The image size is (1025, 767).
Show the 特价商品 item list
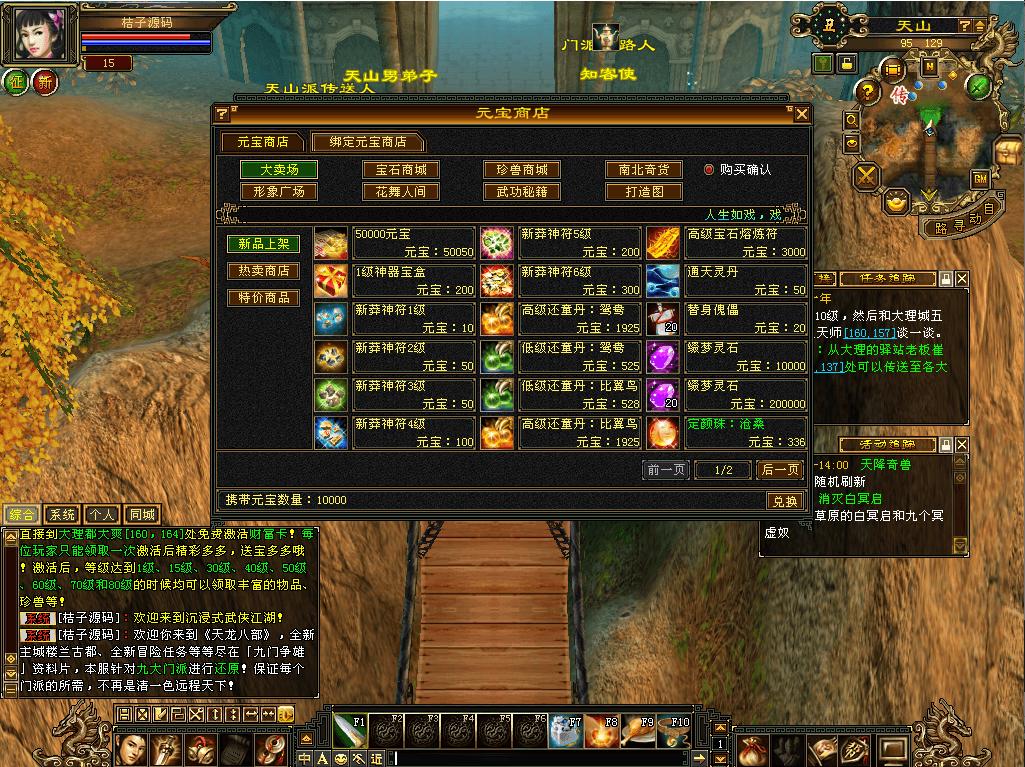pos(263,298)
